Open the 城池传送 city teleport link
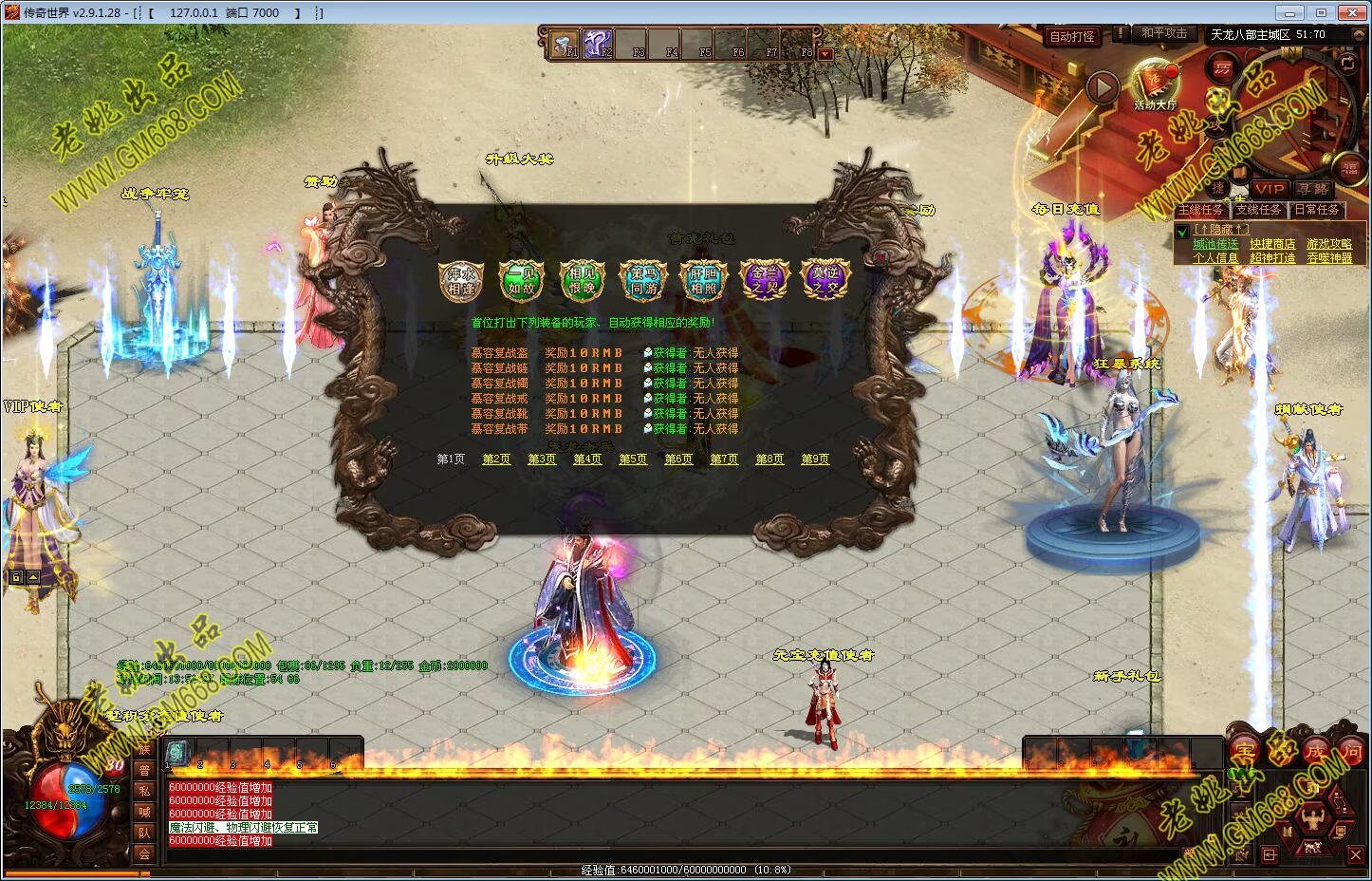 pyautogui.click(x=1215, y=244)
